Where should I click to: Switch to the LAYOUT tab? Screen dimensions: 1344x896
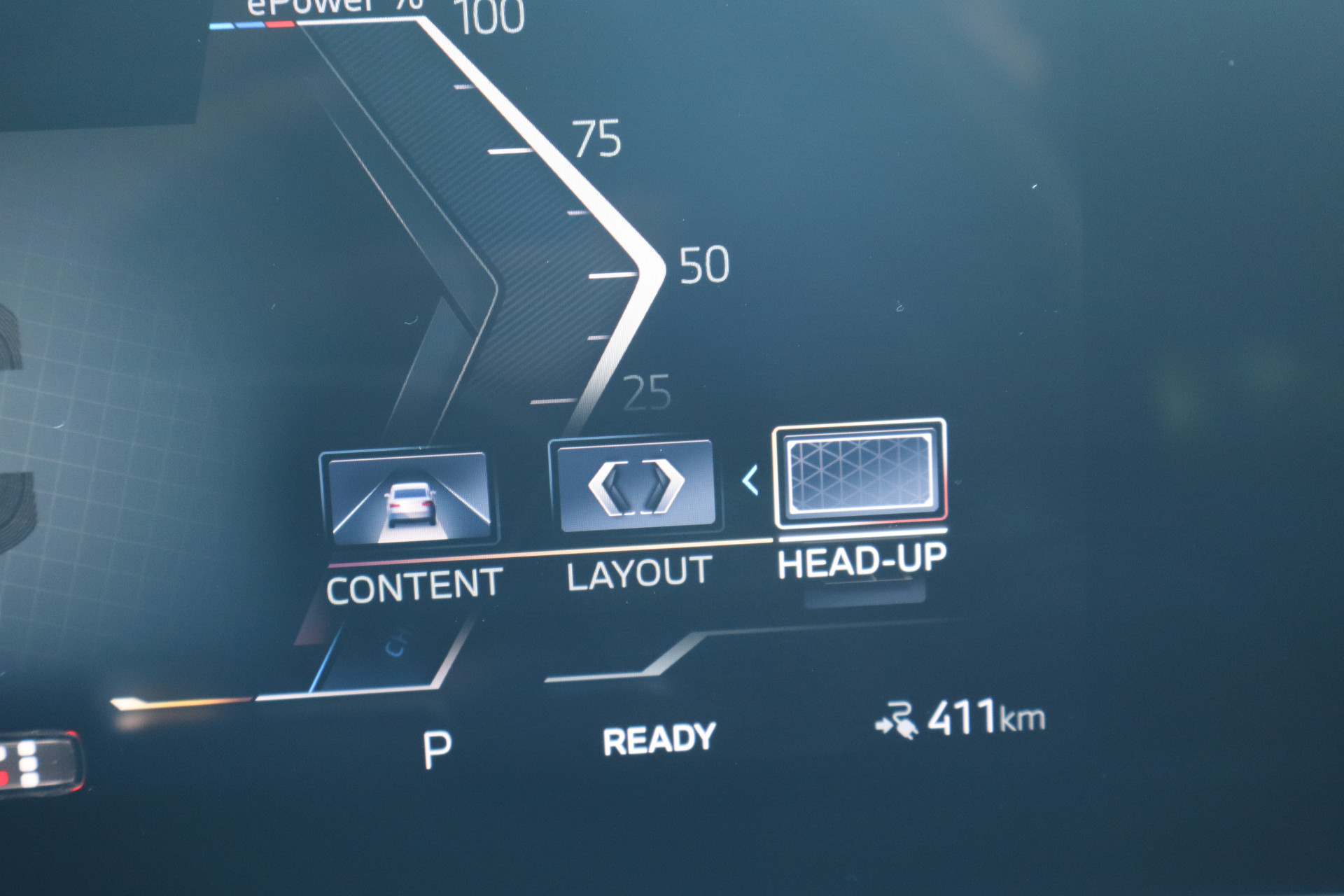638,572
